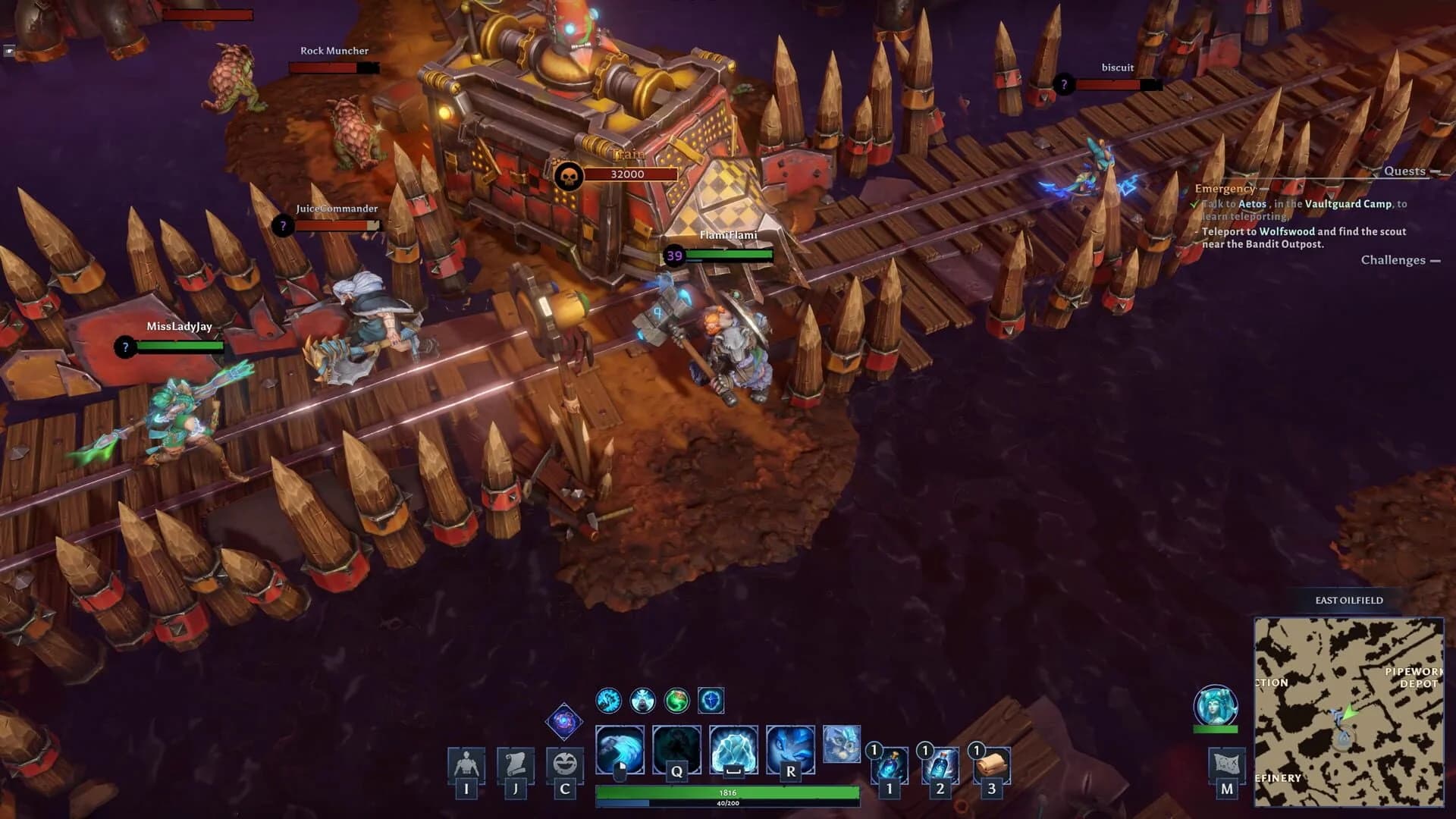Screen dimensions: 1456x819
Task: Open the character sheet via the I icon
Action: tap(466, 766)
